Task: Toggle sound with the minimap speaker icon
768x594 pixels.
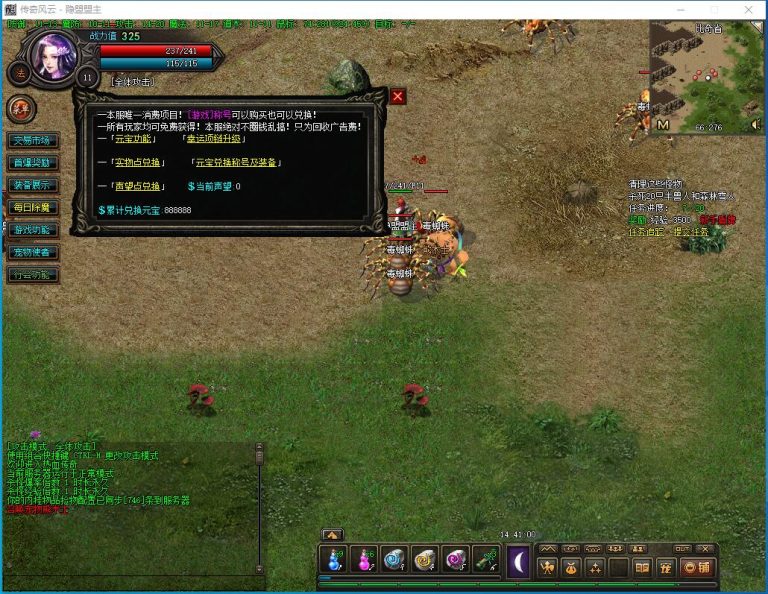Action: point(755,125)
